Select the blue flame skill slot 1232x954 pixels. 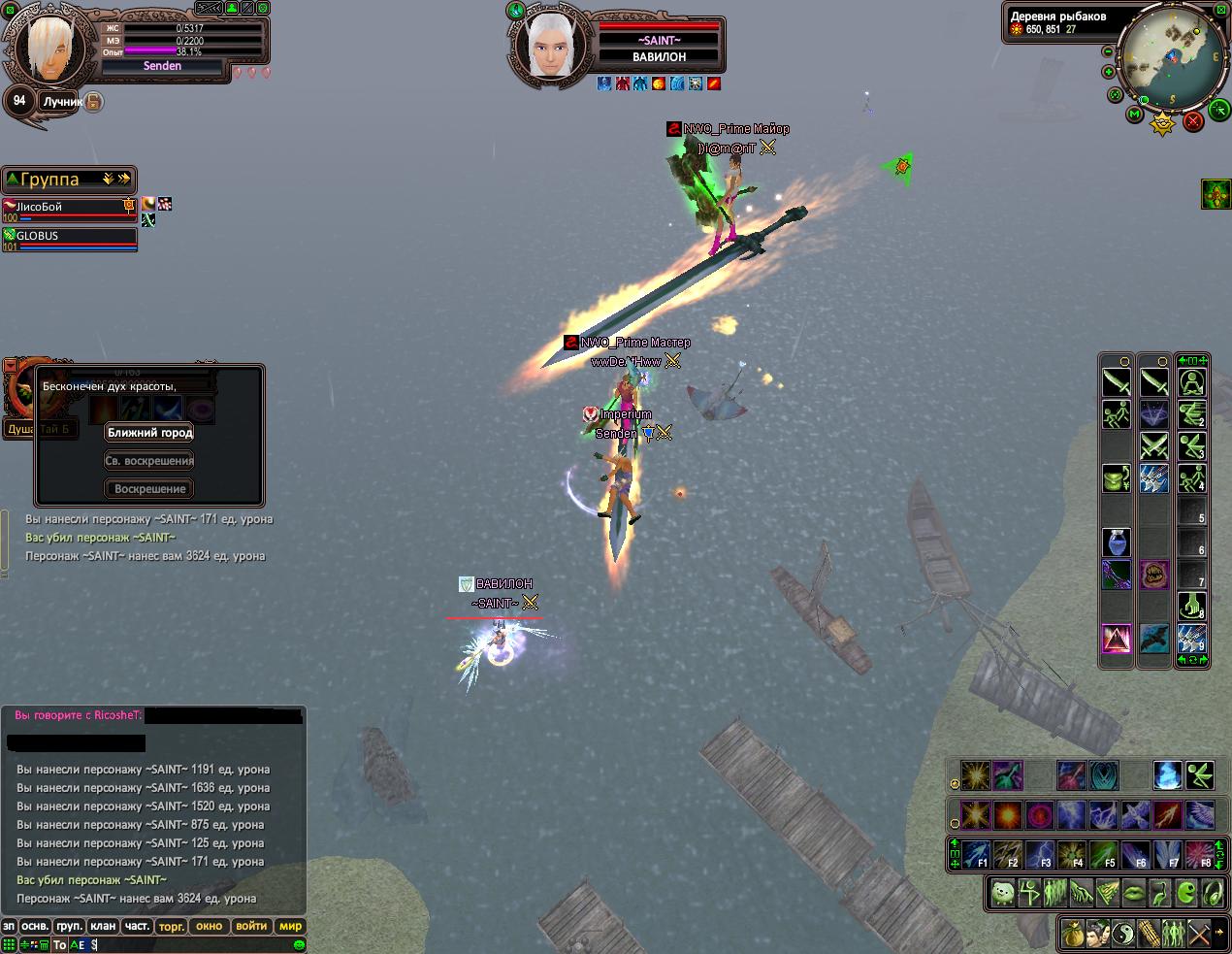1167,775
